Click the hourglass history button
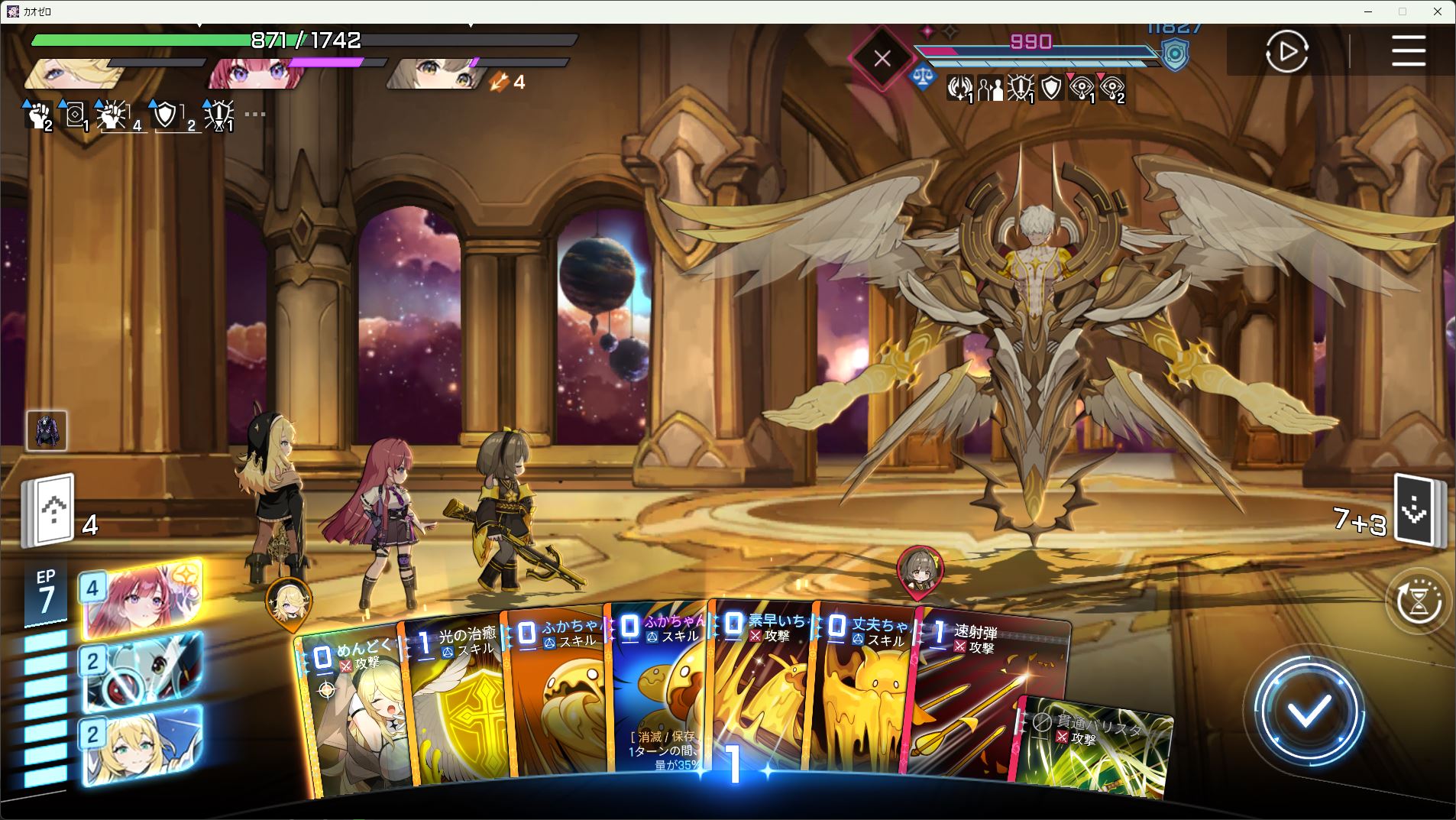The height and width of the screenshot is (820, 1456). [x=1418, y=601]
